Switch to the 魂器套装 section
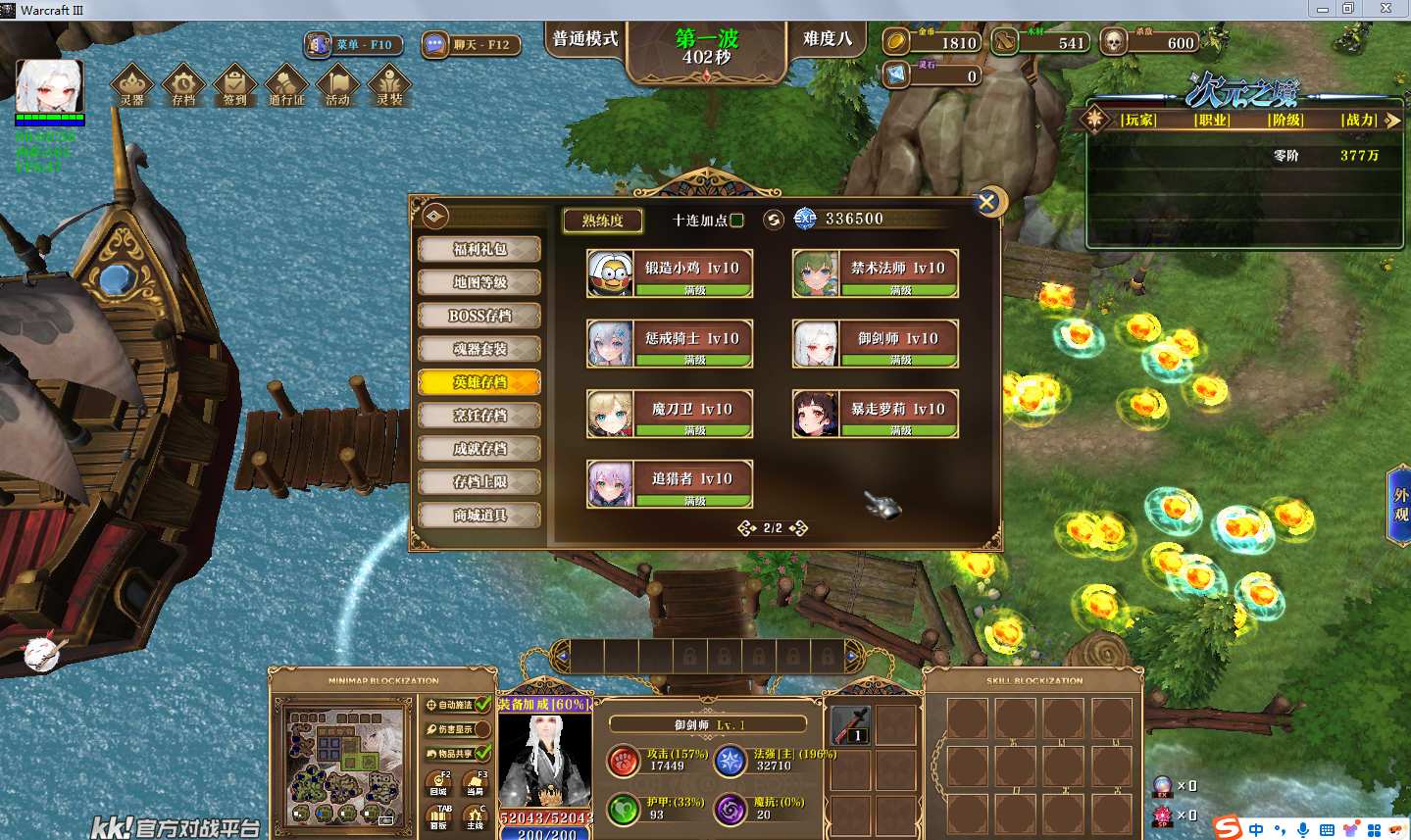Screen dimensions: 1411x840 click(479, 349)
